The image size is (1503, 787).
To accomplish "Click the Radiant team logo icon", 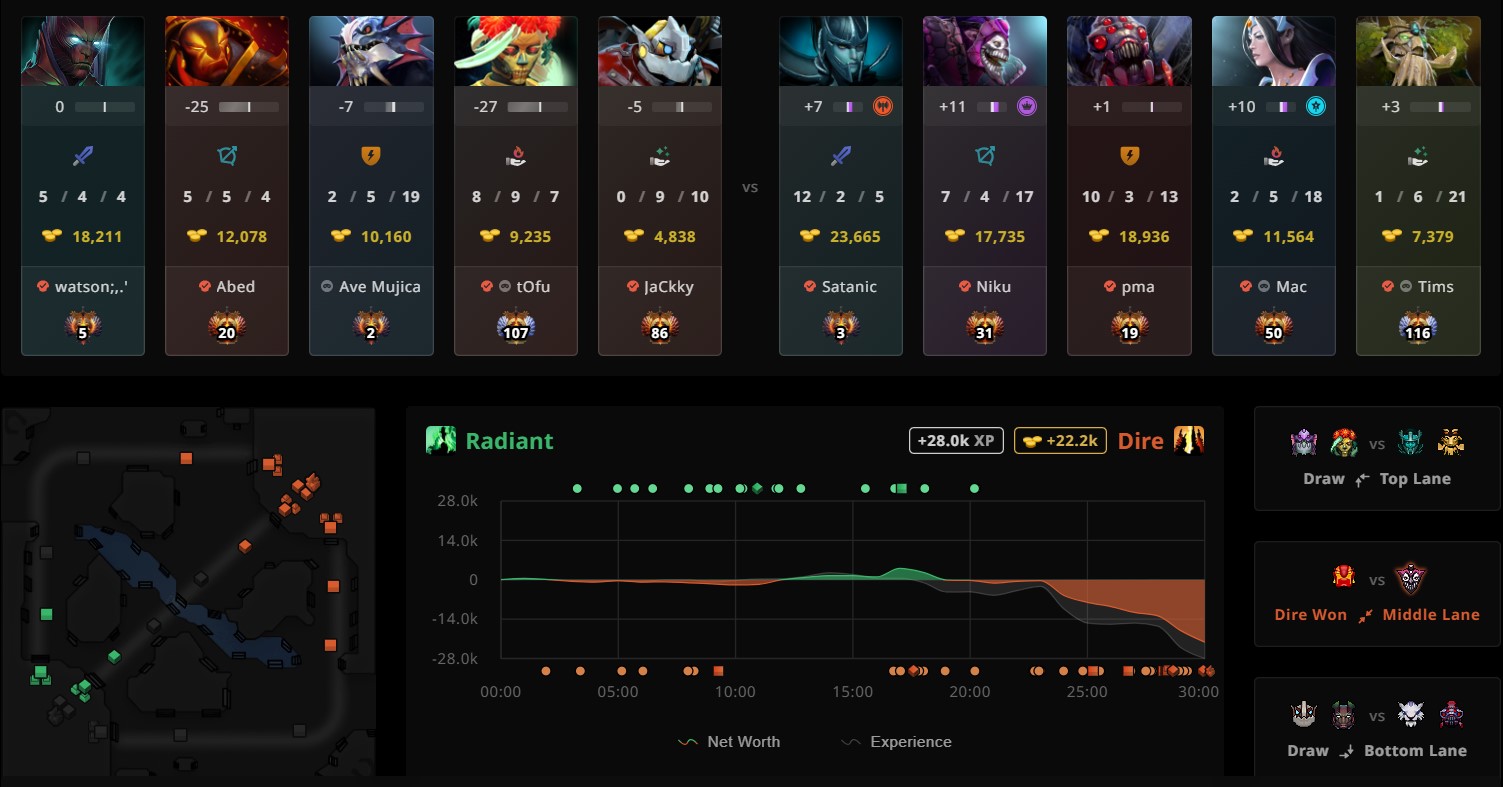I will click(440, 440).
